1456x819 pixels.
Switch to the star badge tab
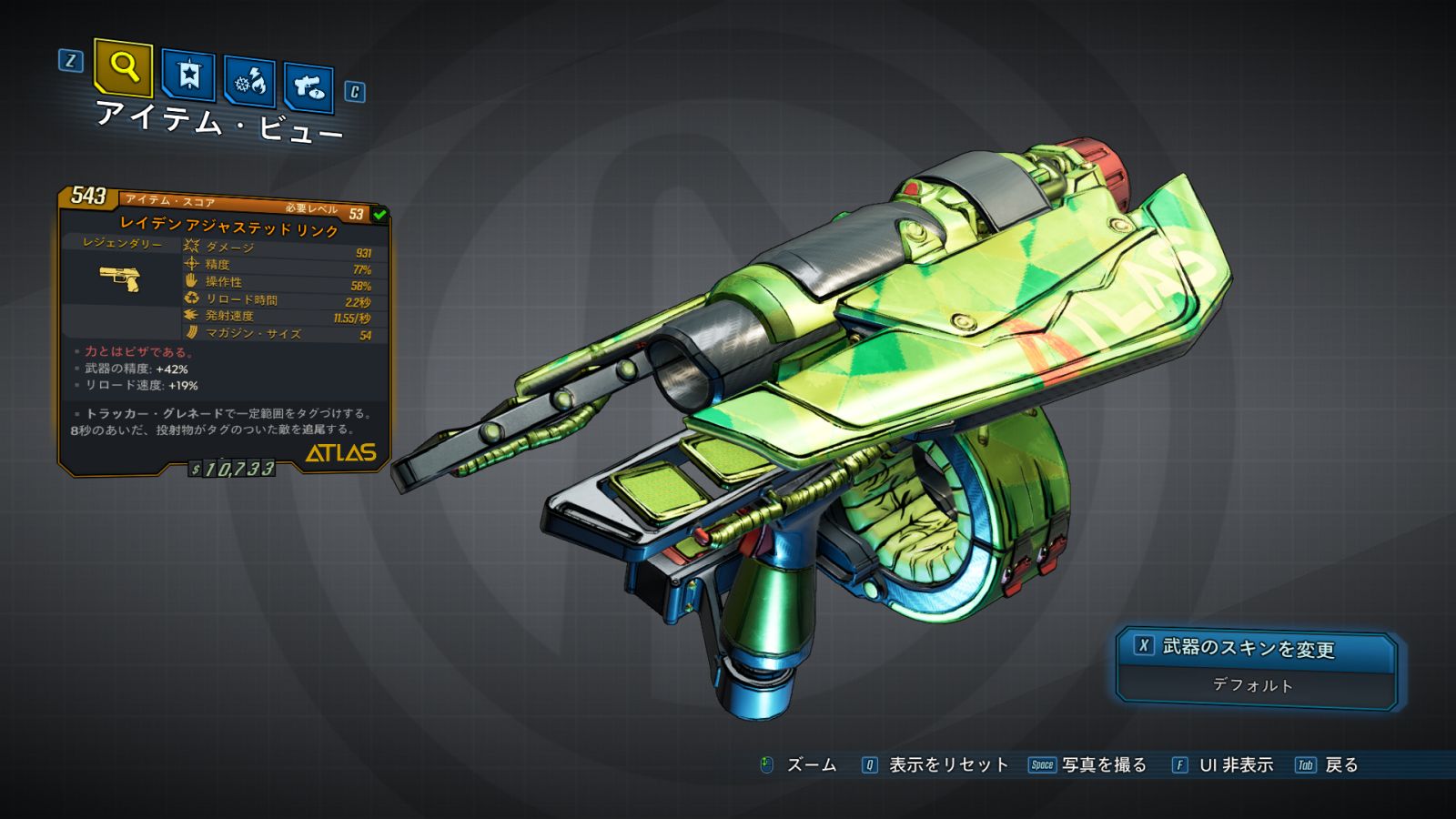tap(188, 76)
